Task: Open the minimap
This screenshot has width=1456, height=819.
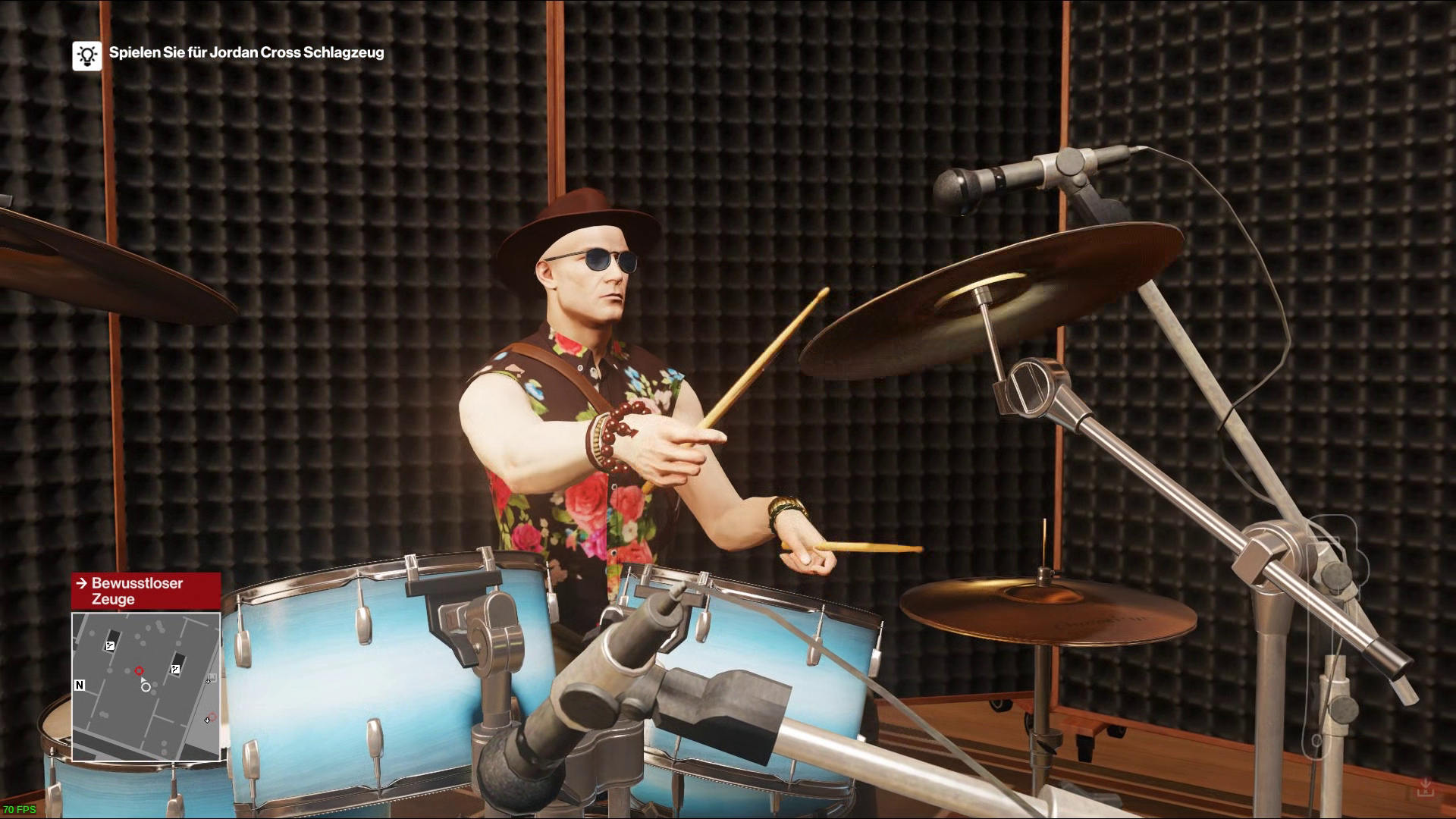Action: [146, 686]
